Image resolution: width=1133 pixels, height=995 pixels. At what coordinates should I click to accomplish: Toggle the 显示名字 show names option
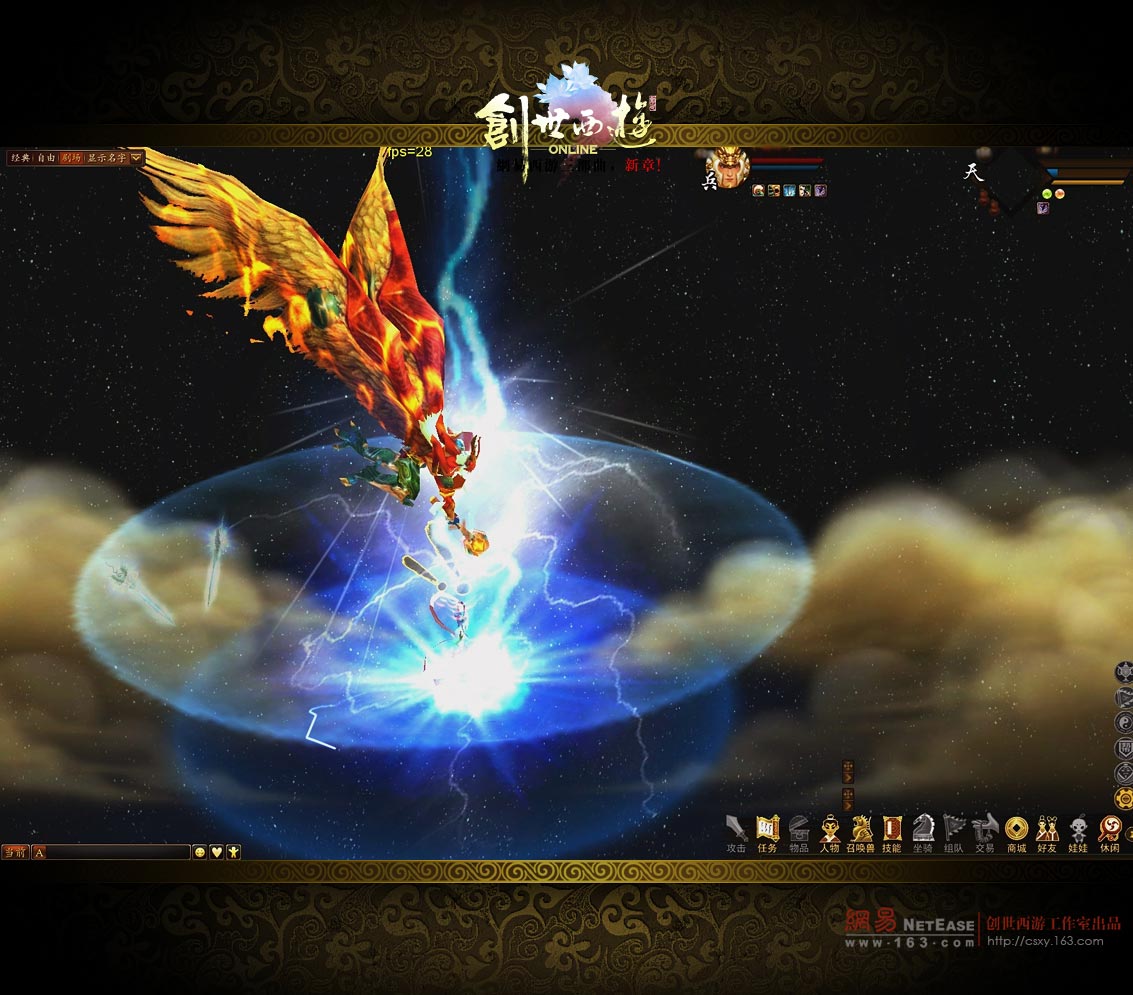click(106, 158)
